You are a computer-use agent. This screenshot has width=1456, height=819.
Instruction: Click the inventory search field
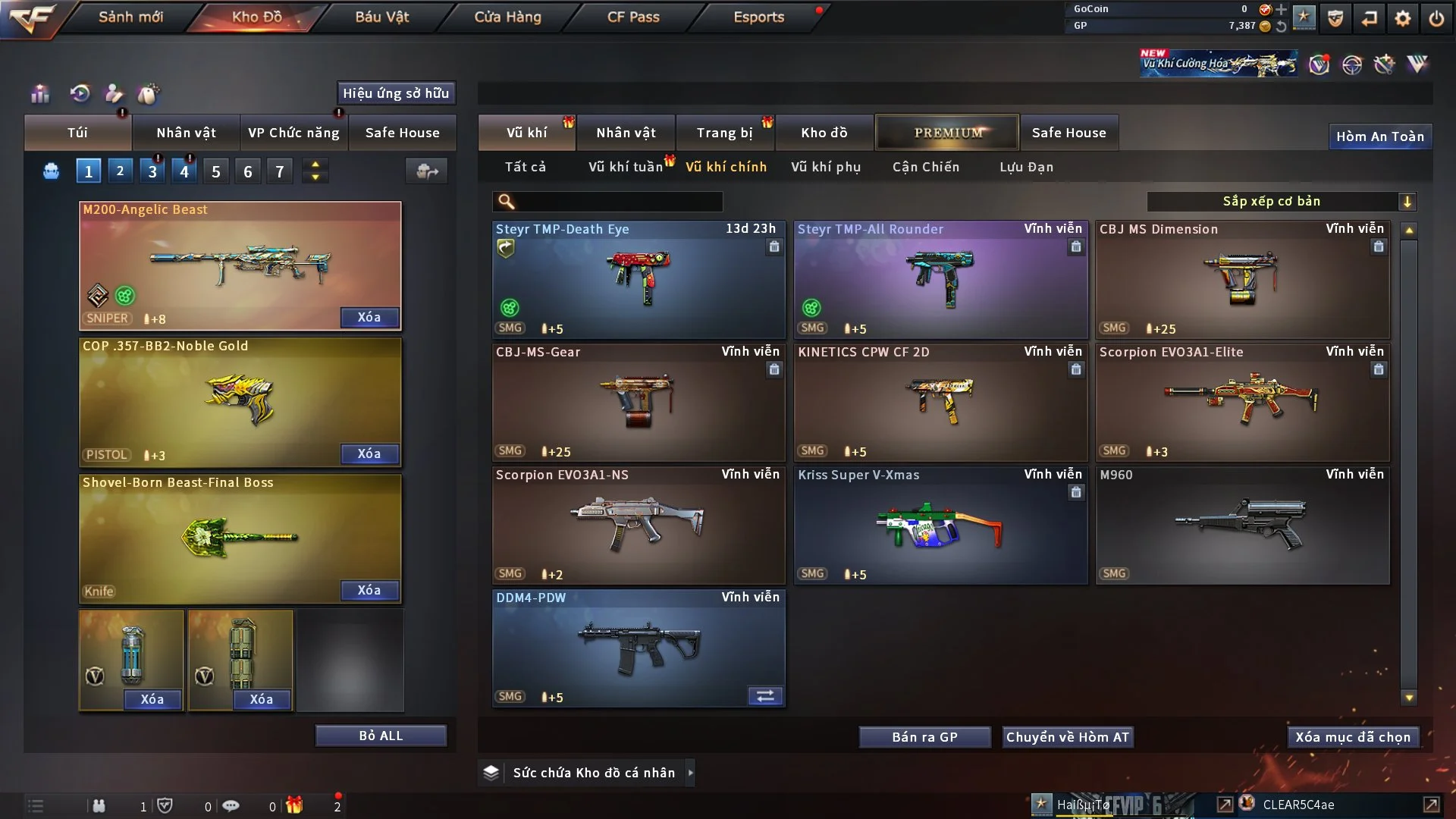point(618,202)
